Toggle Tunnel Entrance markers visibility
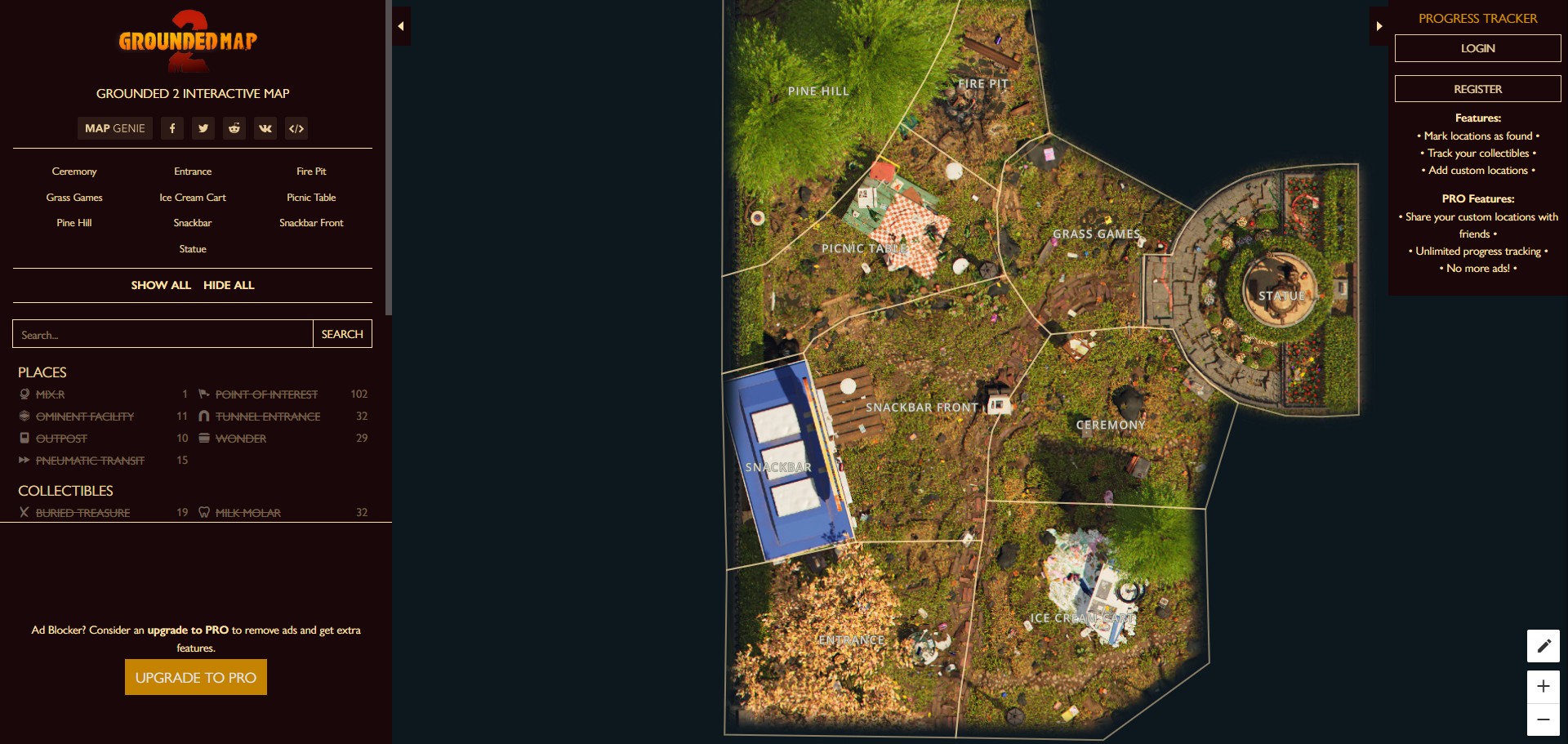Image resolution: width=1568 pixels, height=744 pixels. (268, 416)
